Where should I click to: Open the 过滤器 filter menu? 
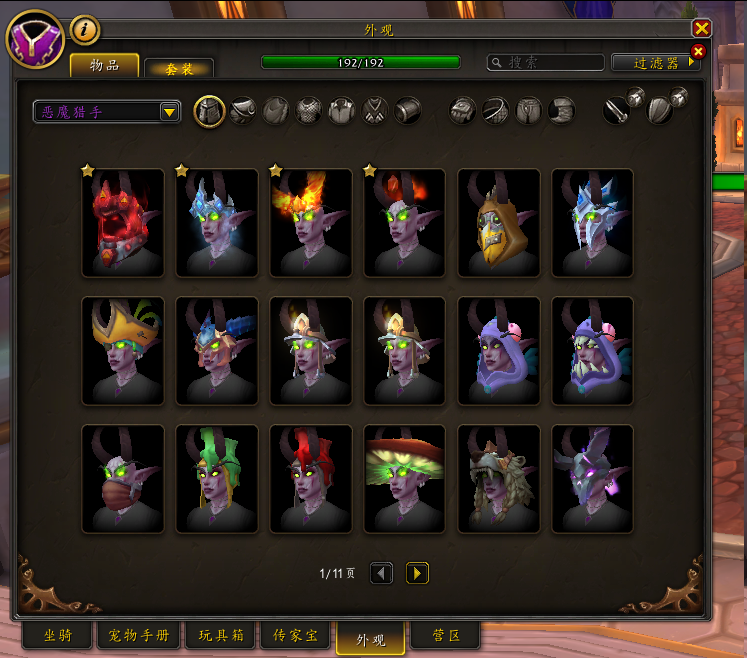click(x=656, y=62)
